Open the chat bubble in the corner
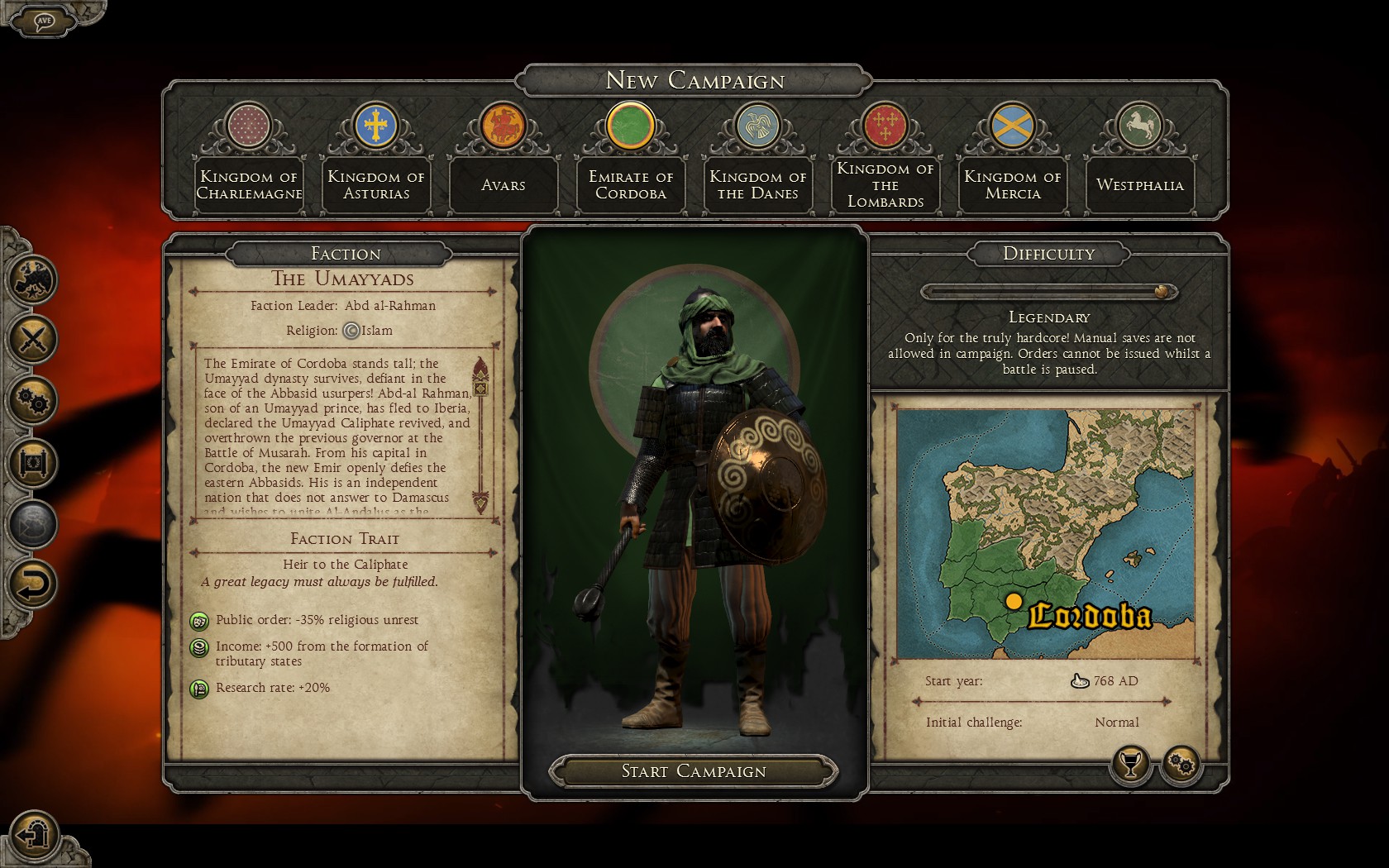 click(45, 20)
